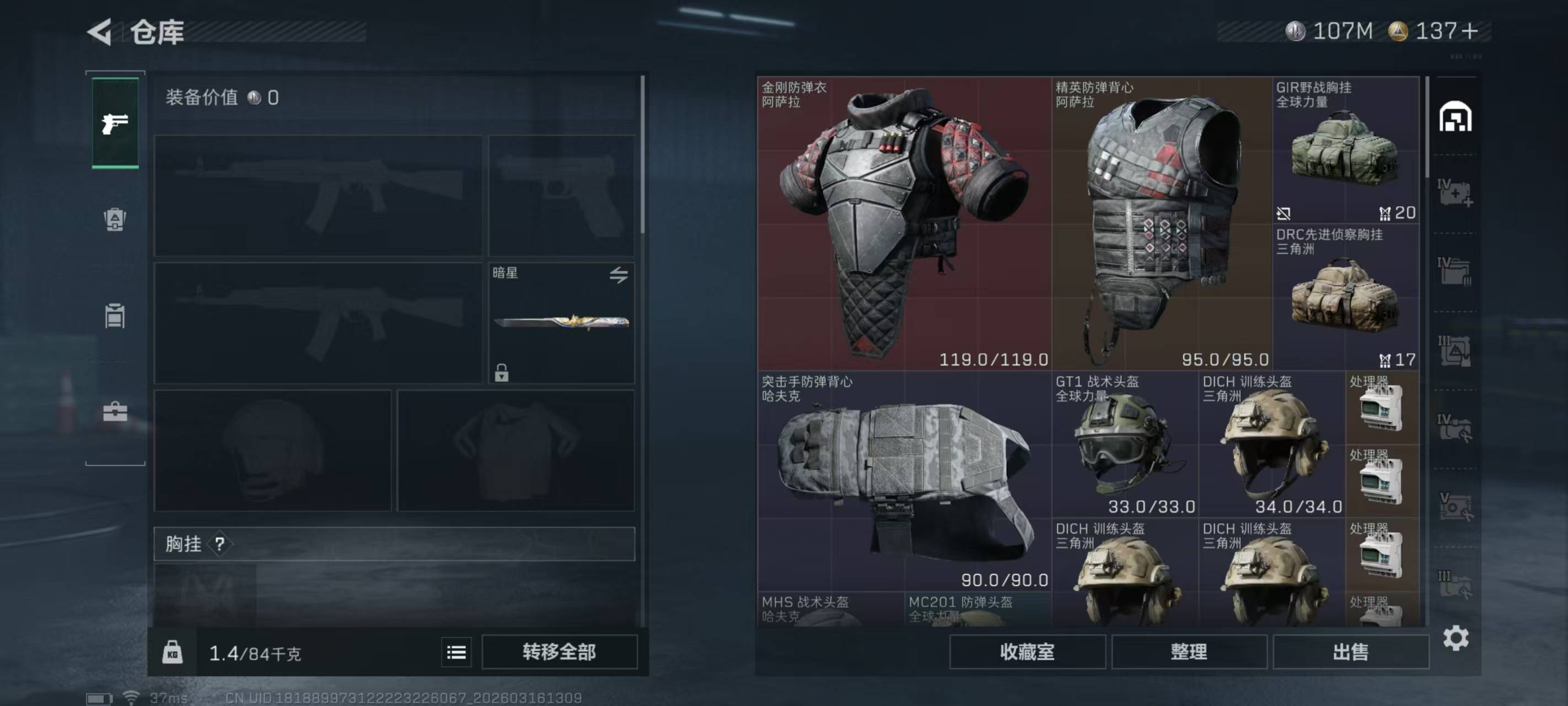Click the 胸挂 question mark help icon
Image resolution: width=1568 pixels, height=706 pixels.
[220, 544]
